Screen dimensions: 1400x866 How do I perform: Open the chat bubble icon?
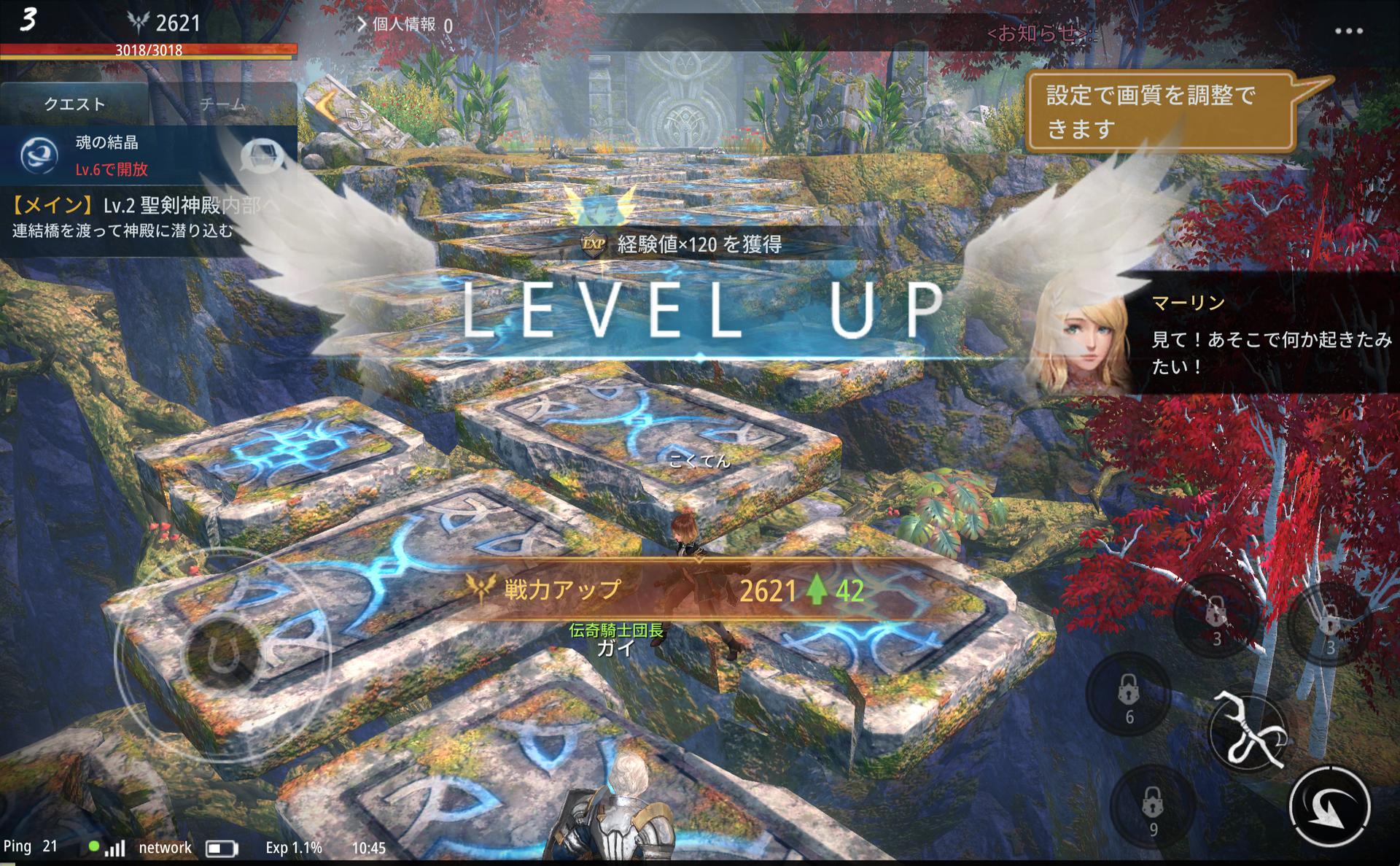point(262,155)
